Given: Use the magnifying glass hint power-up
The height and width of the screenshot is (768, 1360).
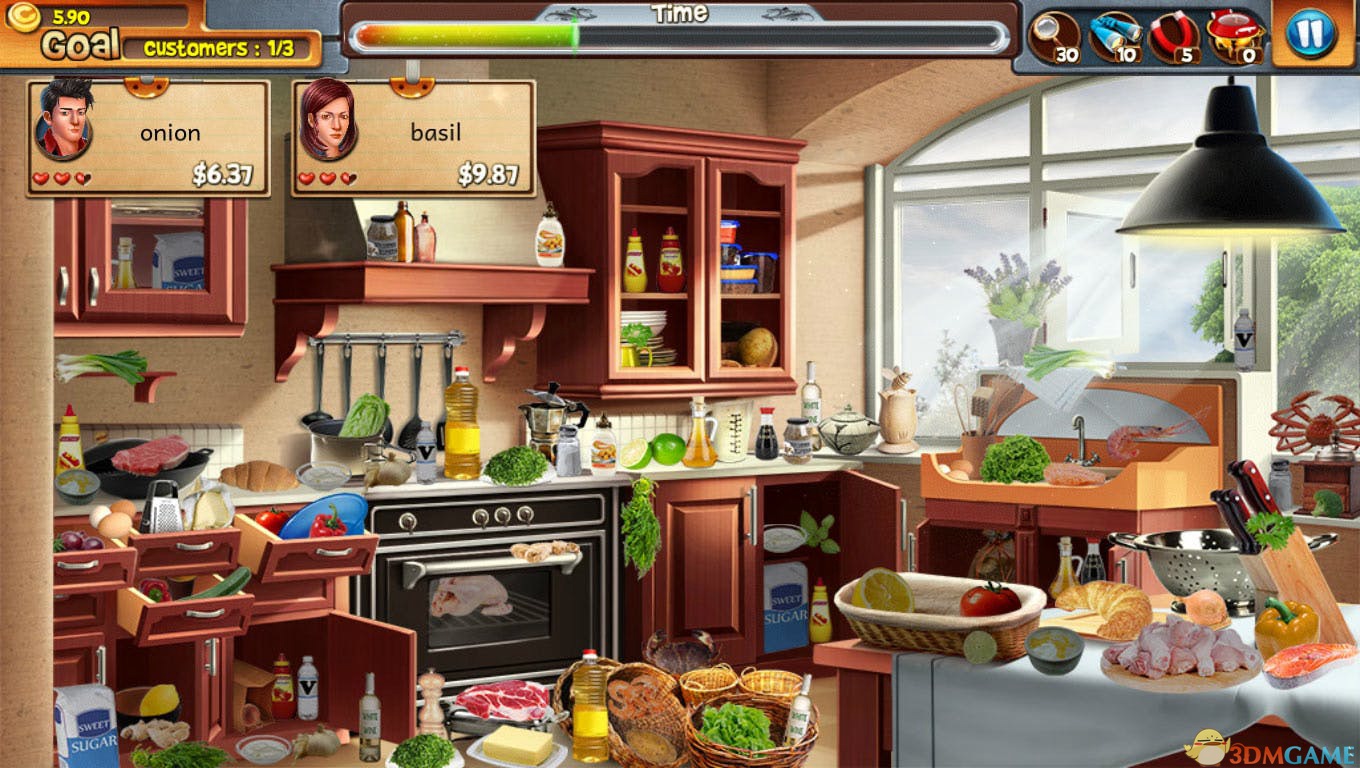Looking at the screenshot, I should (1053, 36).
